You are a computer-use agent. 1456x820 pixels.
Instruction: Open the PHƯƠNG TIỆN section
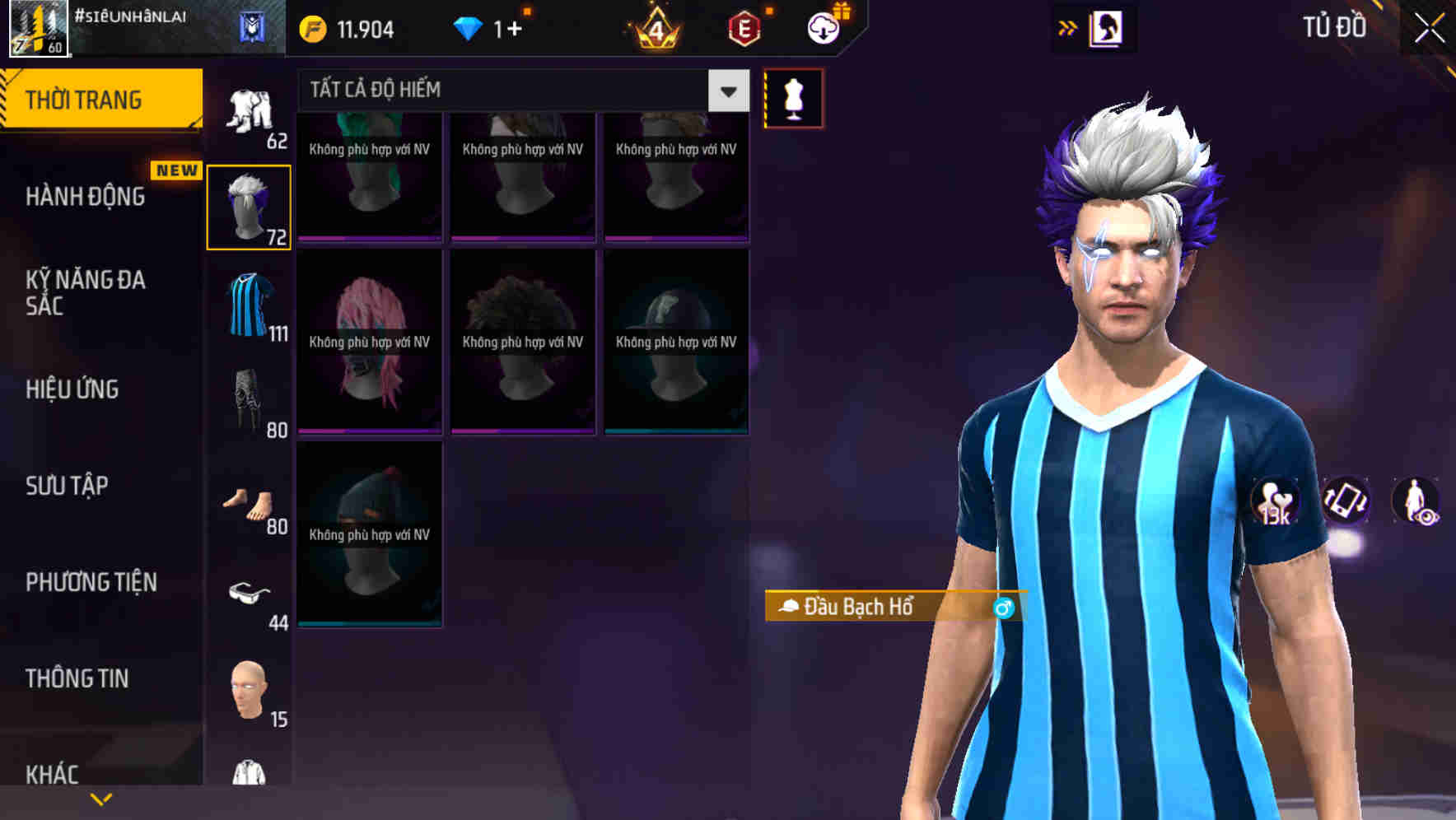(x=91, y=581)
